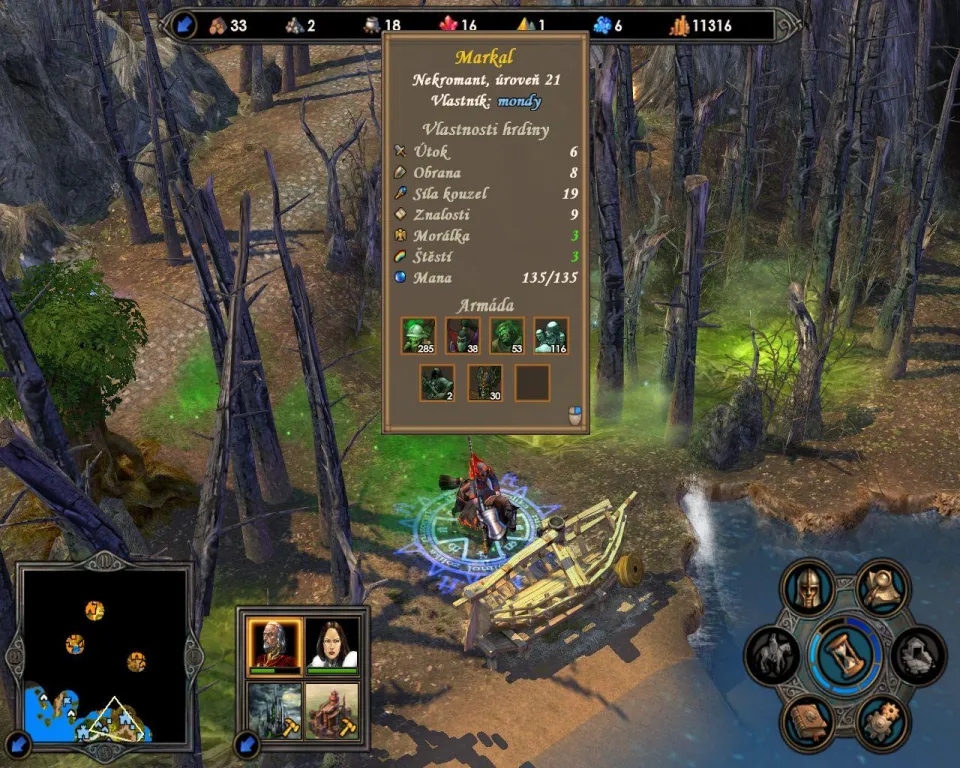
Task: Select the army stack of 285 units
Action: pyautogui.click(x=419, y=336)
